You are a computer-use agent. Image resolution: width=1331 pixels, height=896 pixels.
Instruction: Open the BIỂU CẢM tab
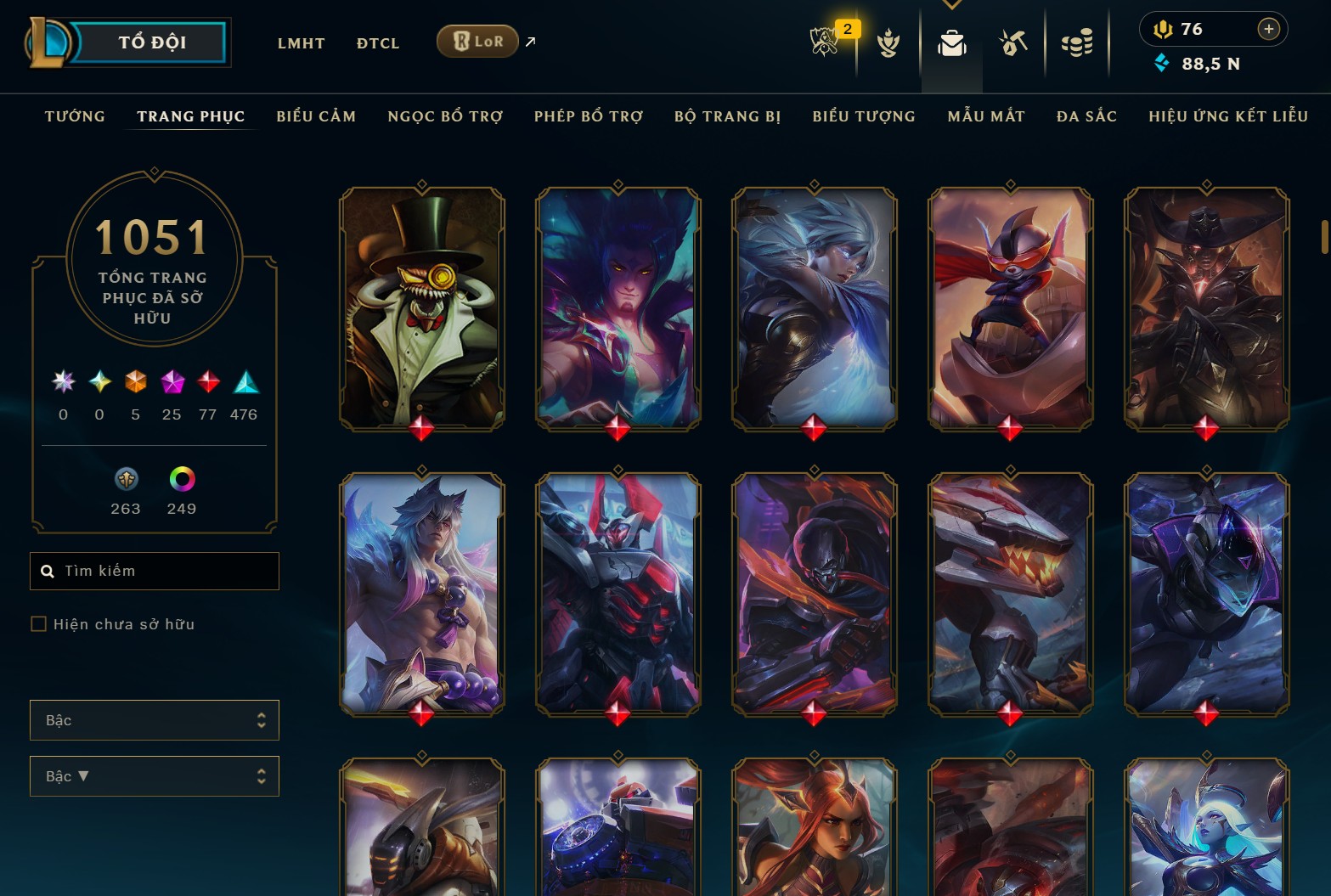[x=315, y=116]
